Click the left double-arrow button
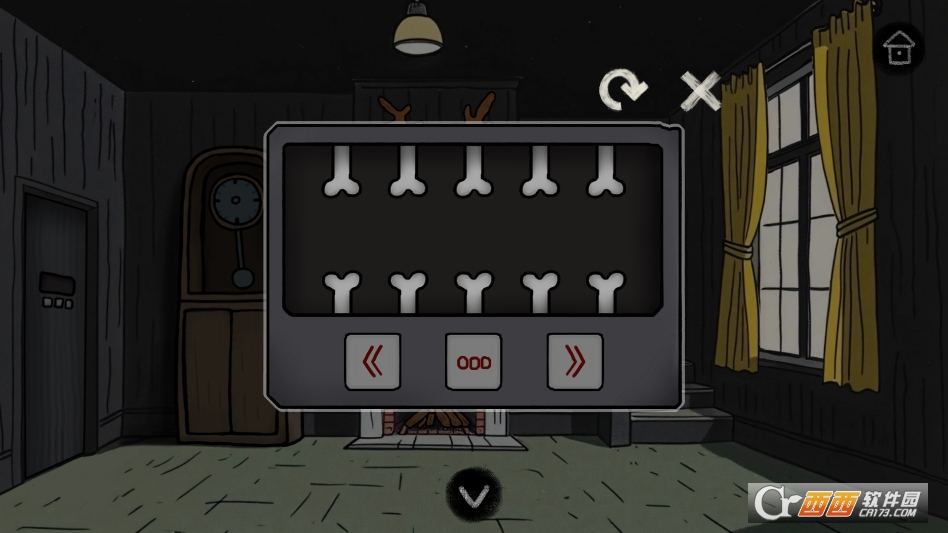The width and height of the screenshot is (948, 533). 373,361
